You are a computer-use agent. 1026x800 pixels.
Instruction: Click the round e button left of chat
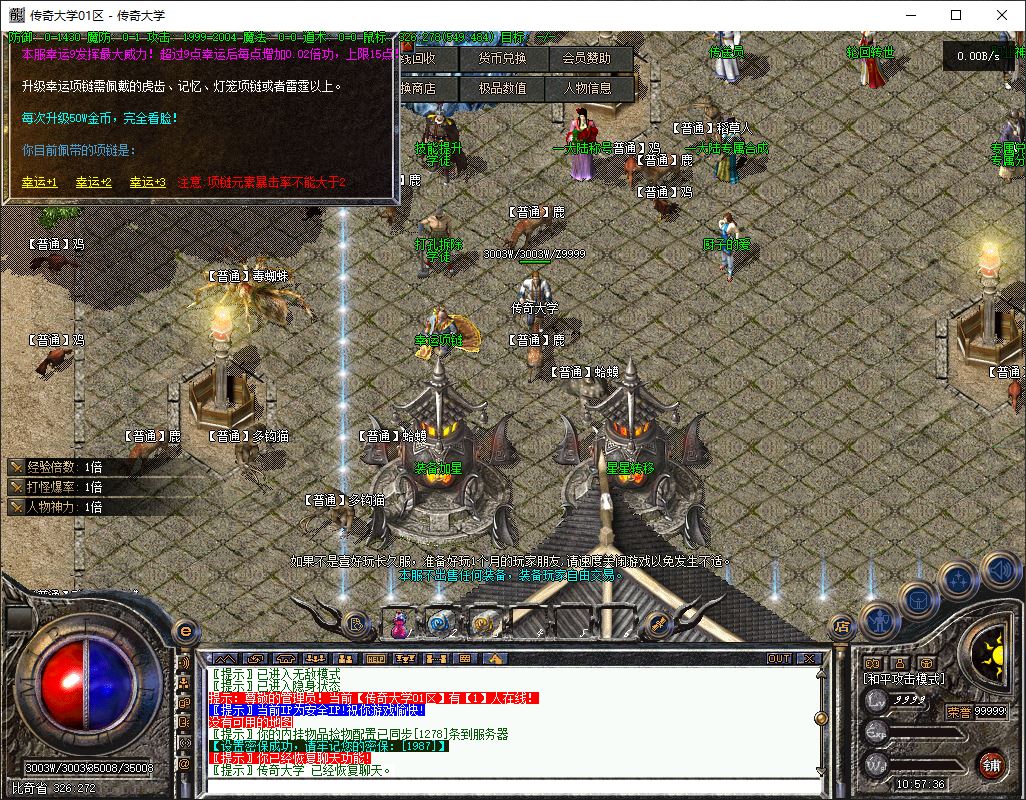point(185,631)
